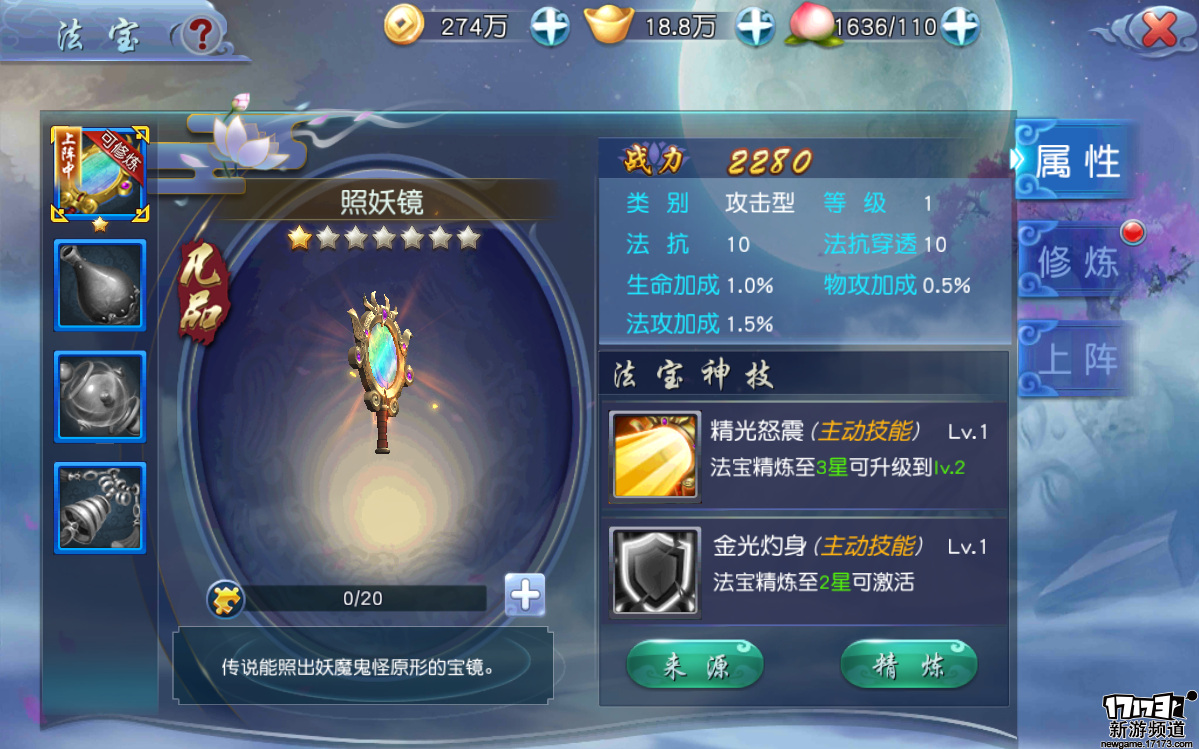
Task: Click the 精炼 refine button
Action: pos(908,666)
